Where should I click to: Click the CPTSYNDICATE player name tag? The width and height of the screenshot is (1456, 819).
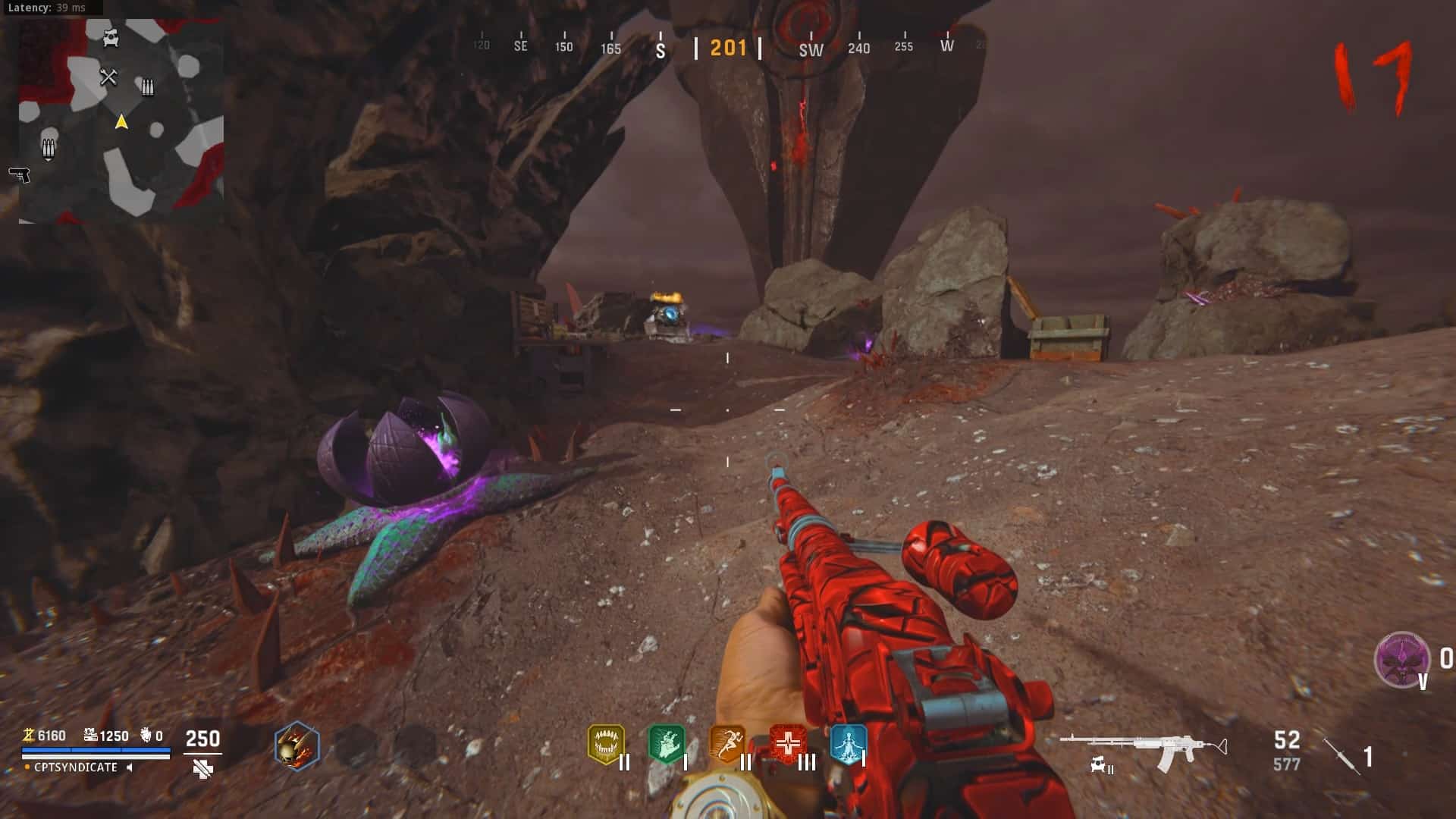(x=76, y=767)
